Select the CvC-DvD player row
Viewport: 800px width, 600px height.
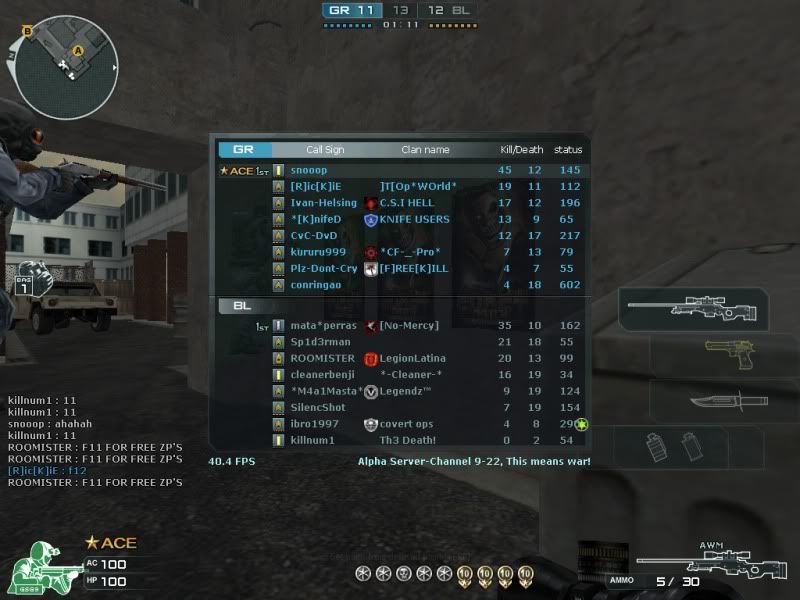pyautogui.click(x=400, y=236)
